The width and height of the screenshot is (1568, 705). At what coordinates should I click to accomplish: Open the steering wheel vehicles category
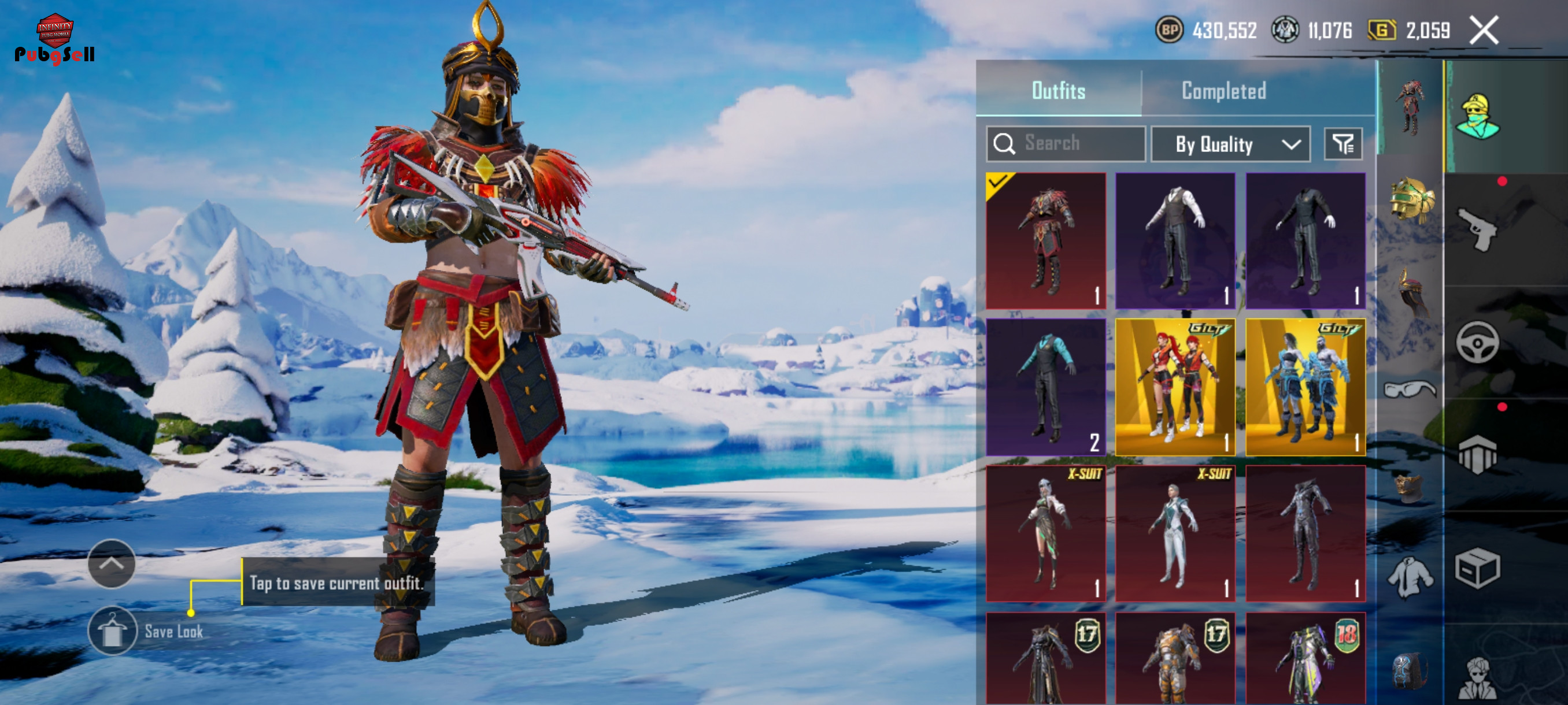[1478, 343]
